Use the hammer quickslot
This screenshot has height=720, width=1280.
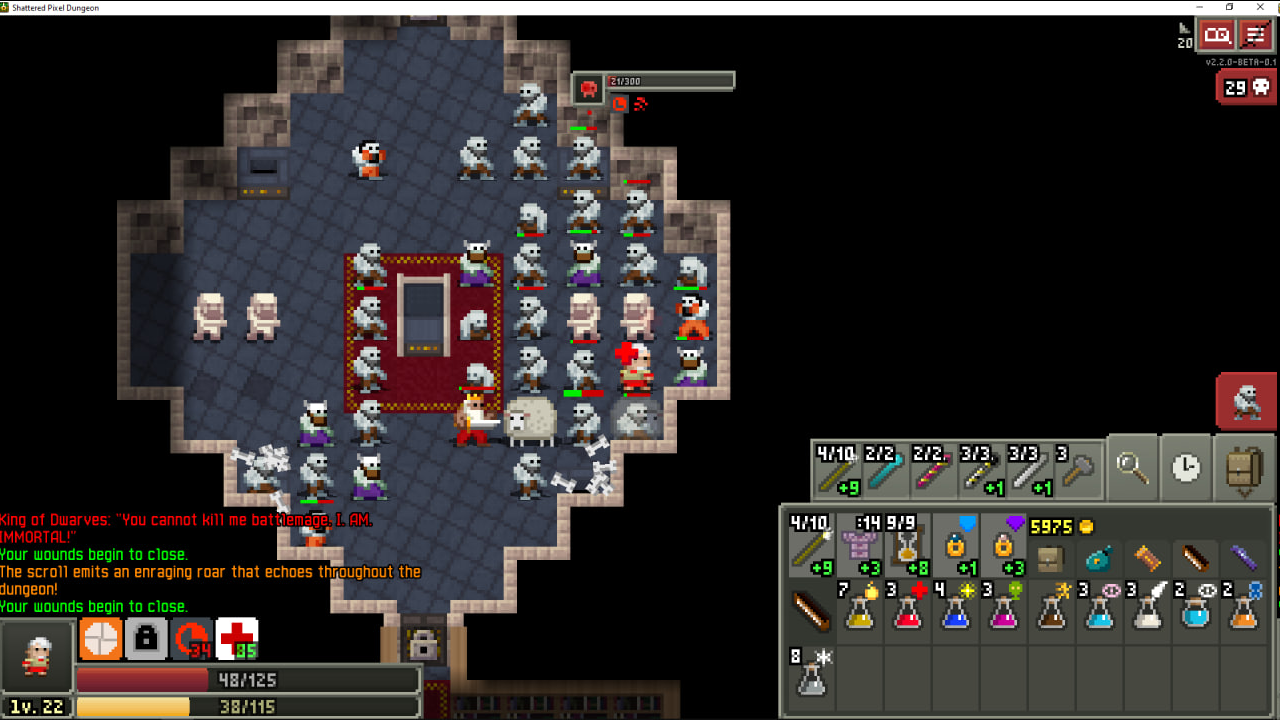click(x=1078, y=469)
